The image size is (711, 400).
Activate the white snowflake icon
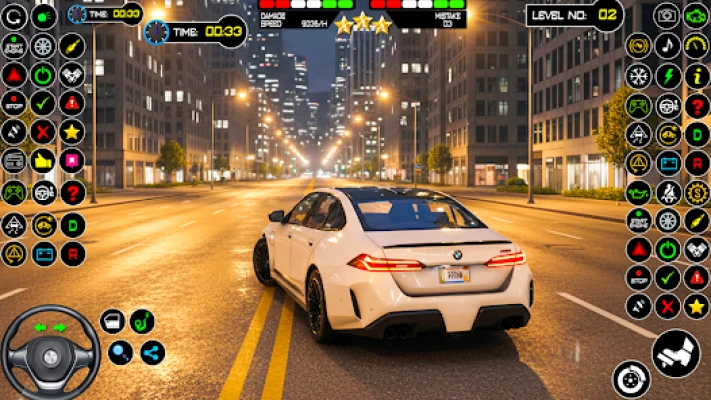(638, 76)
